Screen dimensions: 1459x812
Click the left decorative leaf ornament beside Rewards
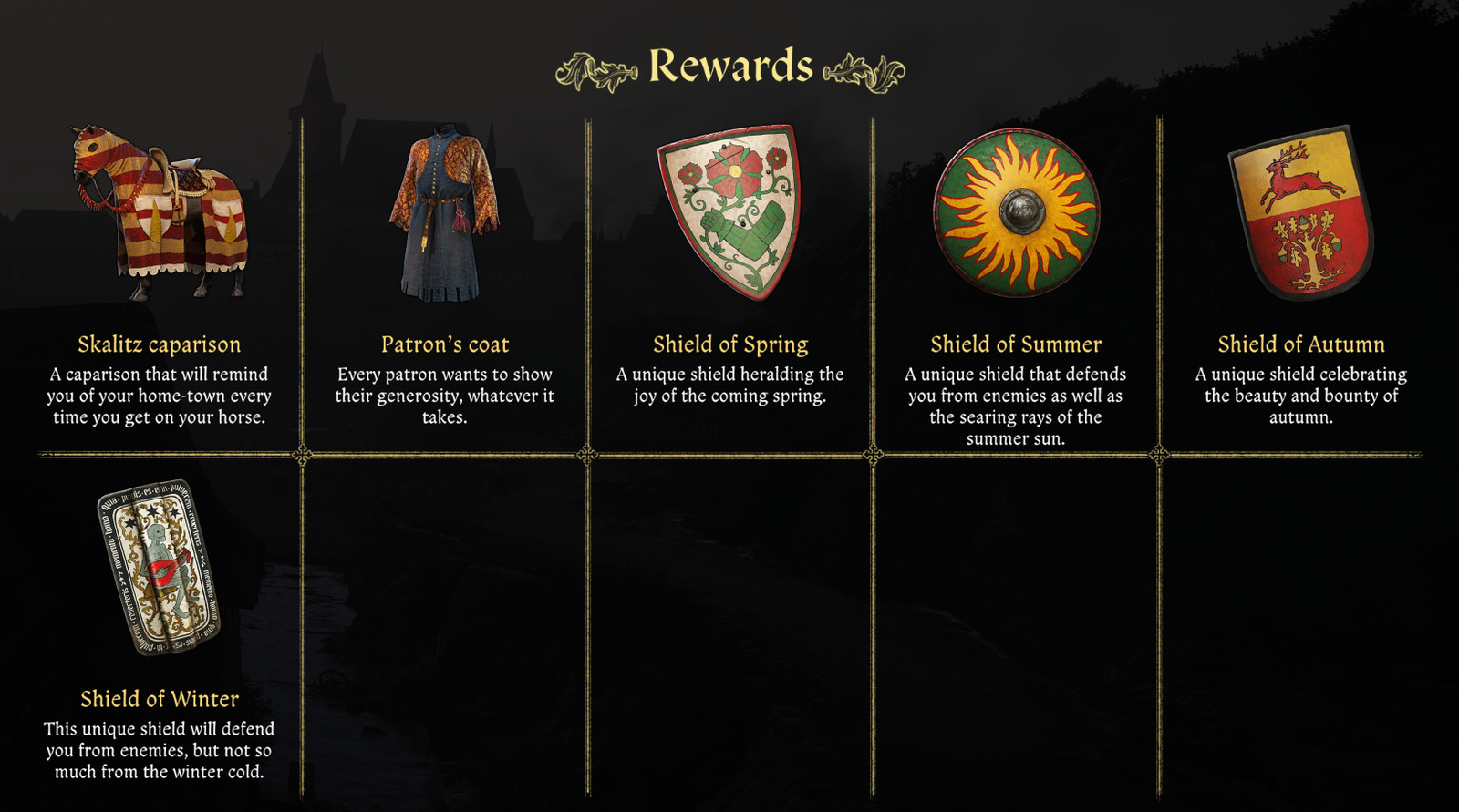pos(593,67)
